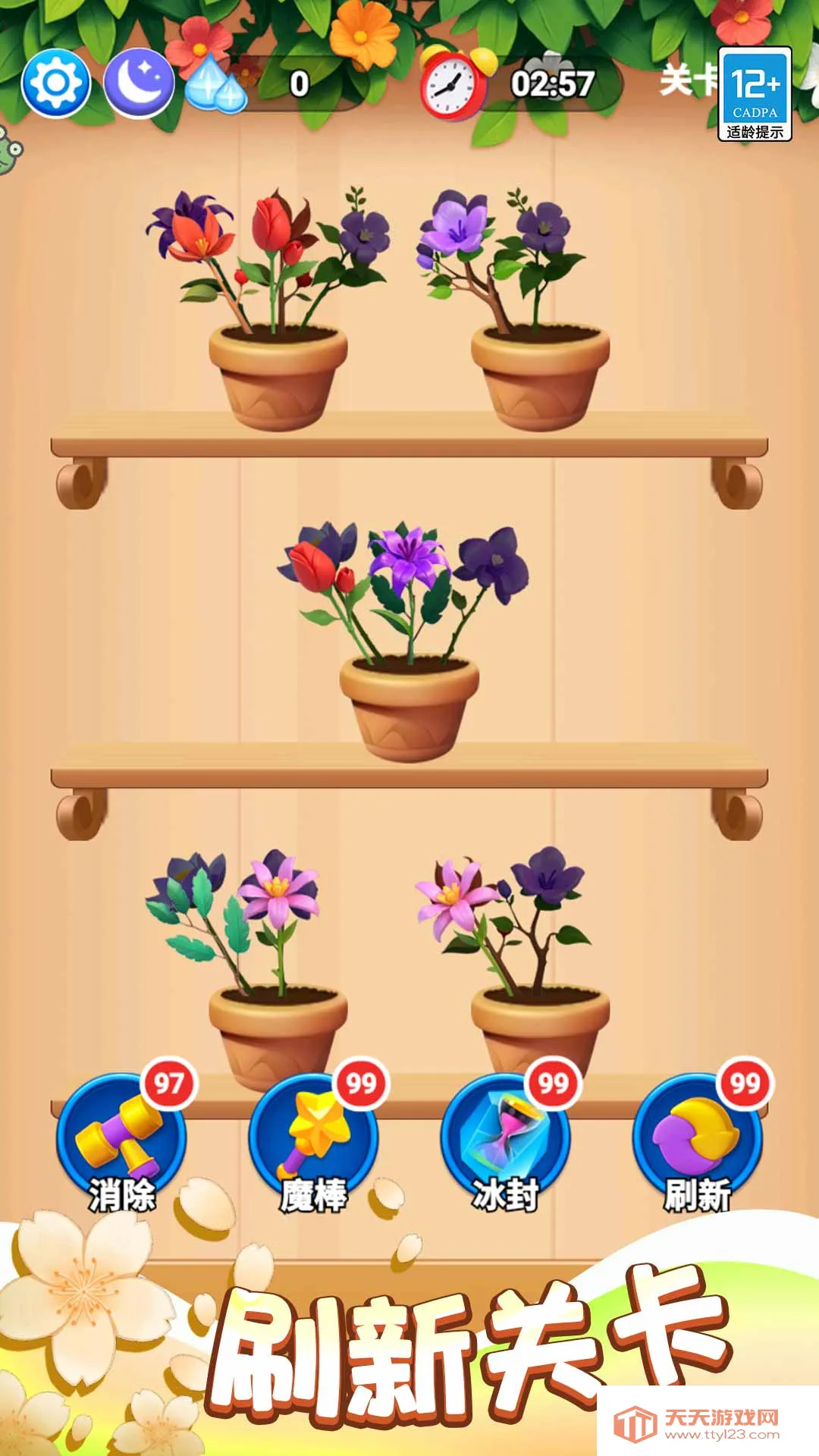The image size is (819, 1456).
Task: Select the bright purple star-shaped lily
Action: pyautogui.click(x=407, y=558)
